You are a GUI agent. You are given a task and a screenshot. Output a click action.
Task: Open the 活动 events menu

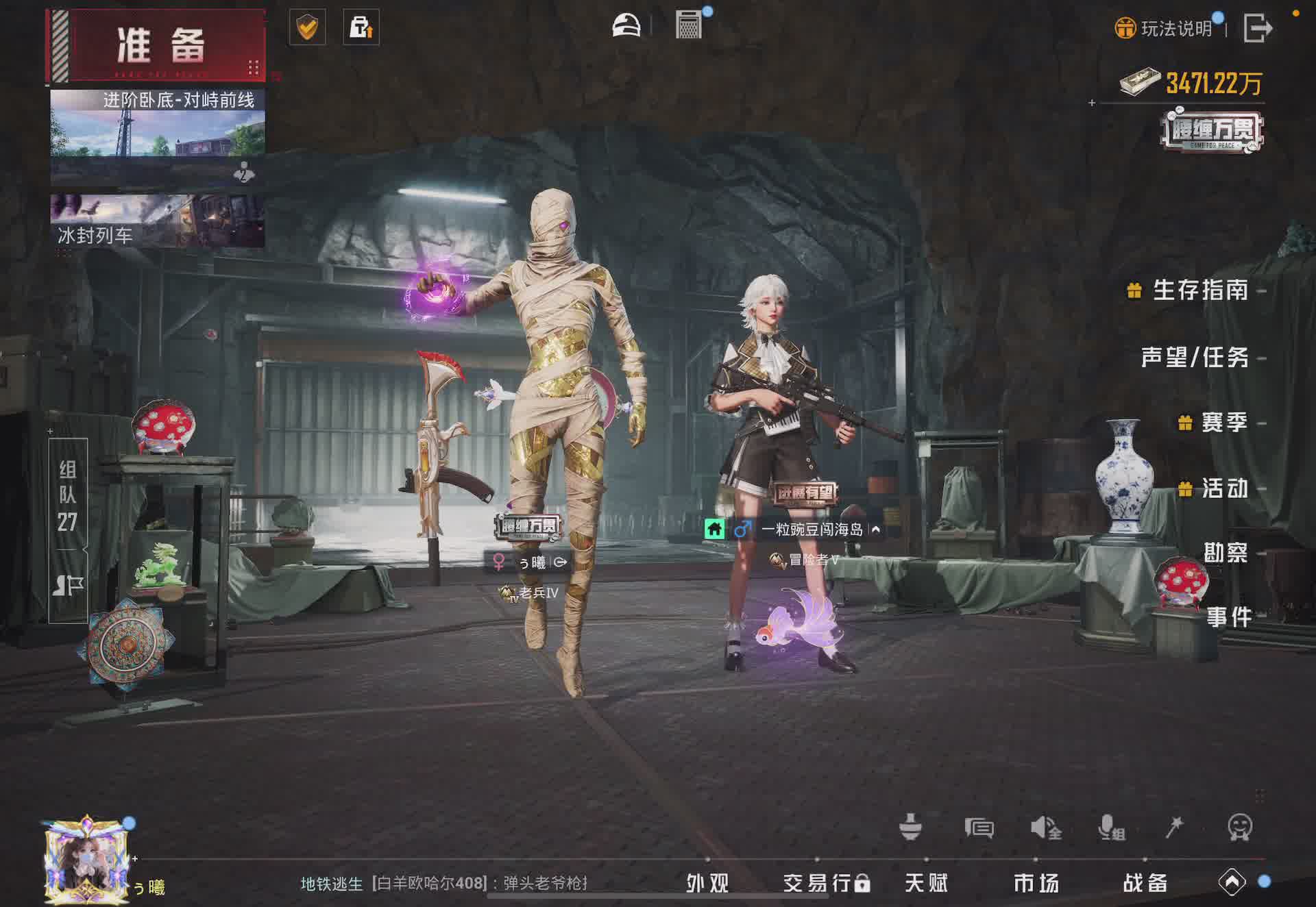(x=1224, y=488)
